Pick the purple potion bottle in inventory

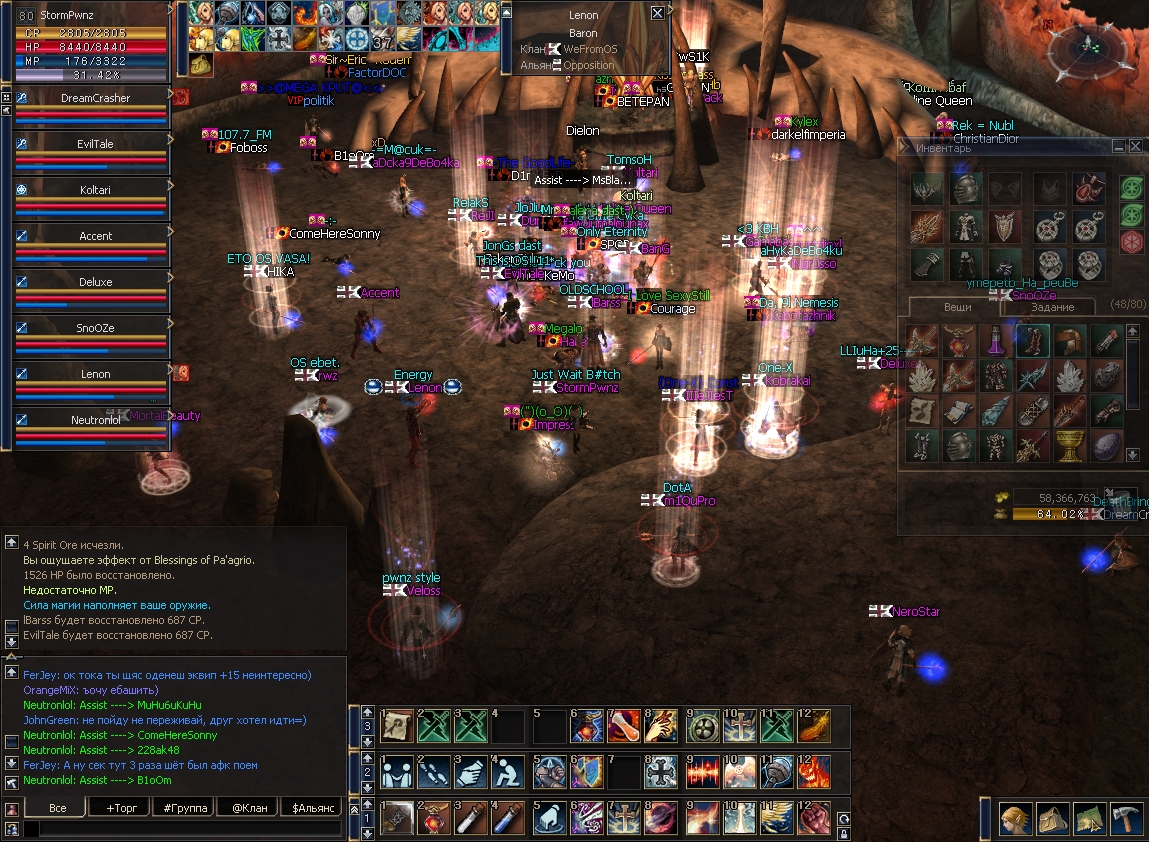click(996, 341)
